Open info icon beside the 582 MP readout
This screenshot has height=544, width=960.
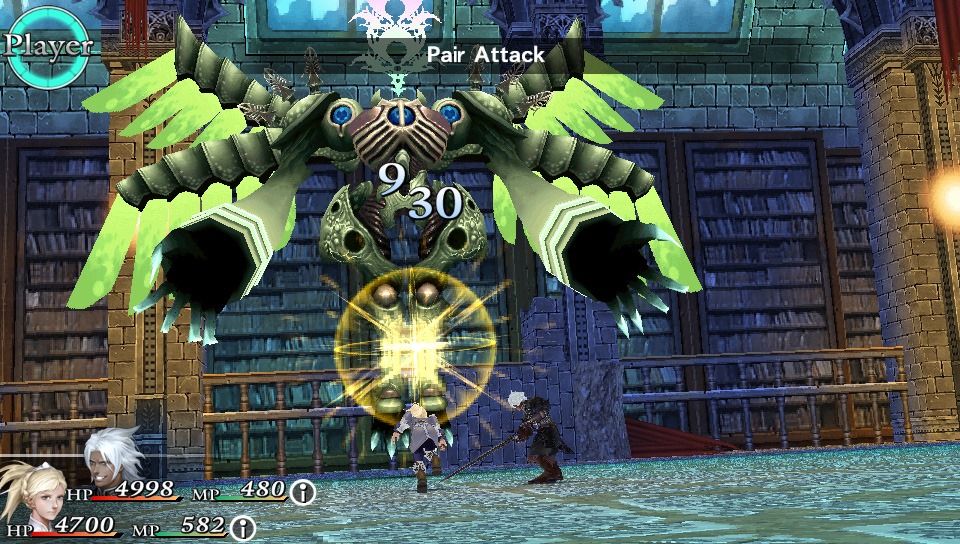[243, 528]
